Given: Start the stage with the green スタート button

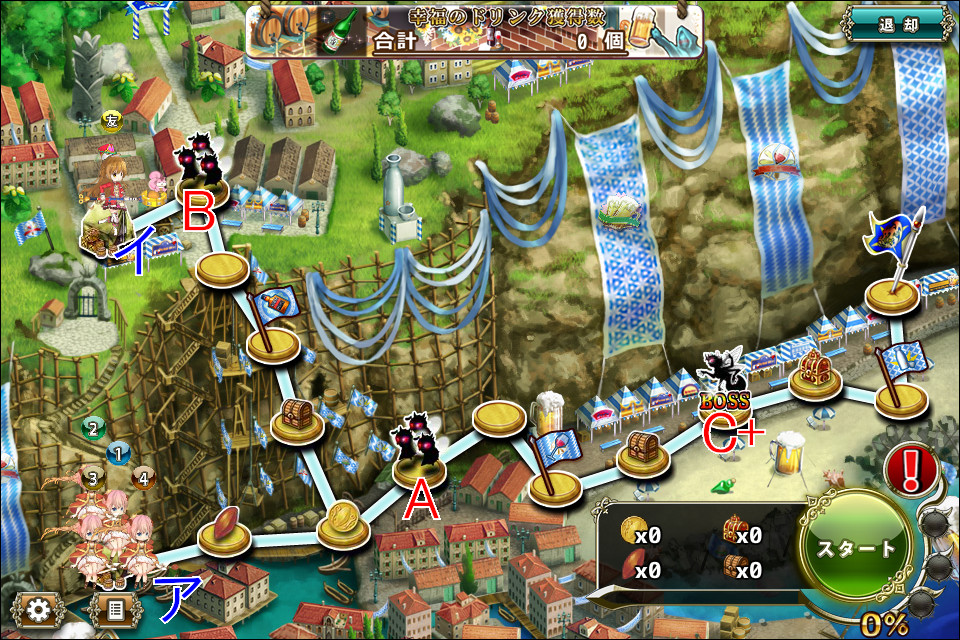Looking at the screenshot, I should coord(856,550).
